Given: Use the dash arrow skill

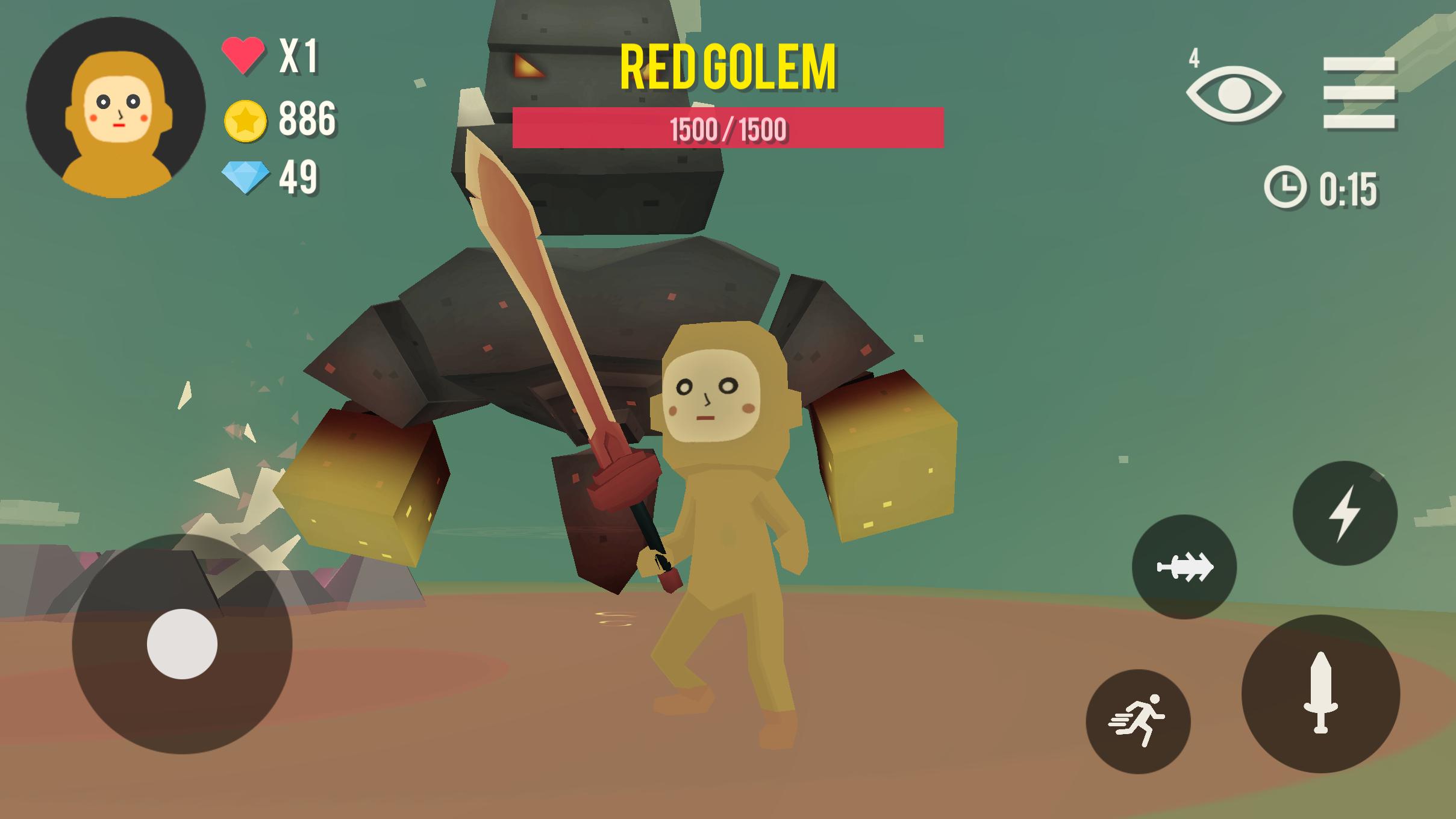Looking at the screenshot, I should tap(1184, 567).
